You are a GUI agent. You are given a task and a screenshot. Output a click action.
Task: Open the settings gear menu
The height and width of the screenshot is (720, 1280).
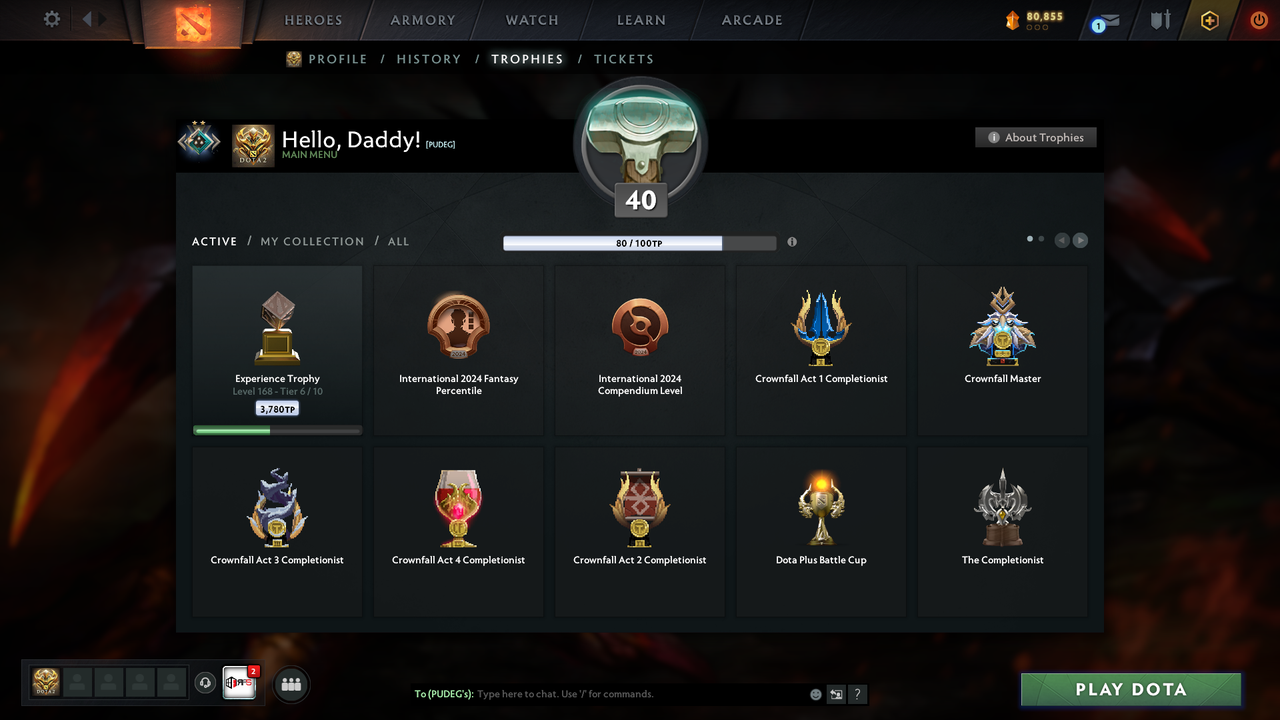tap(52, 18)
